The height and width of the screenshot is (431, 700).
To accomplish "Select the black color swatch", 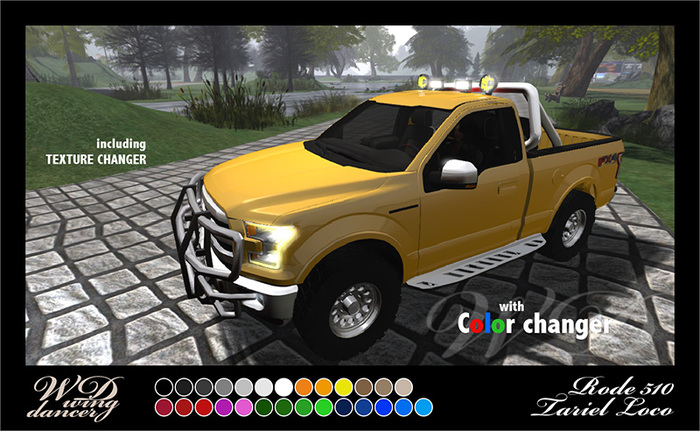I will (165, 386).
